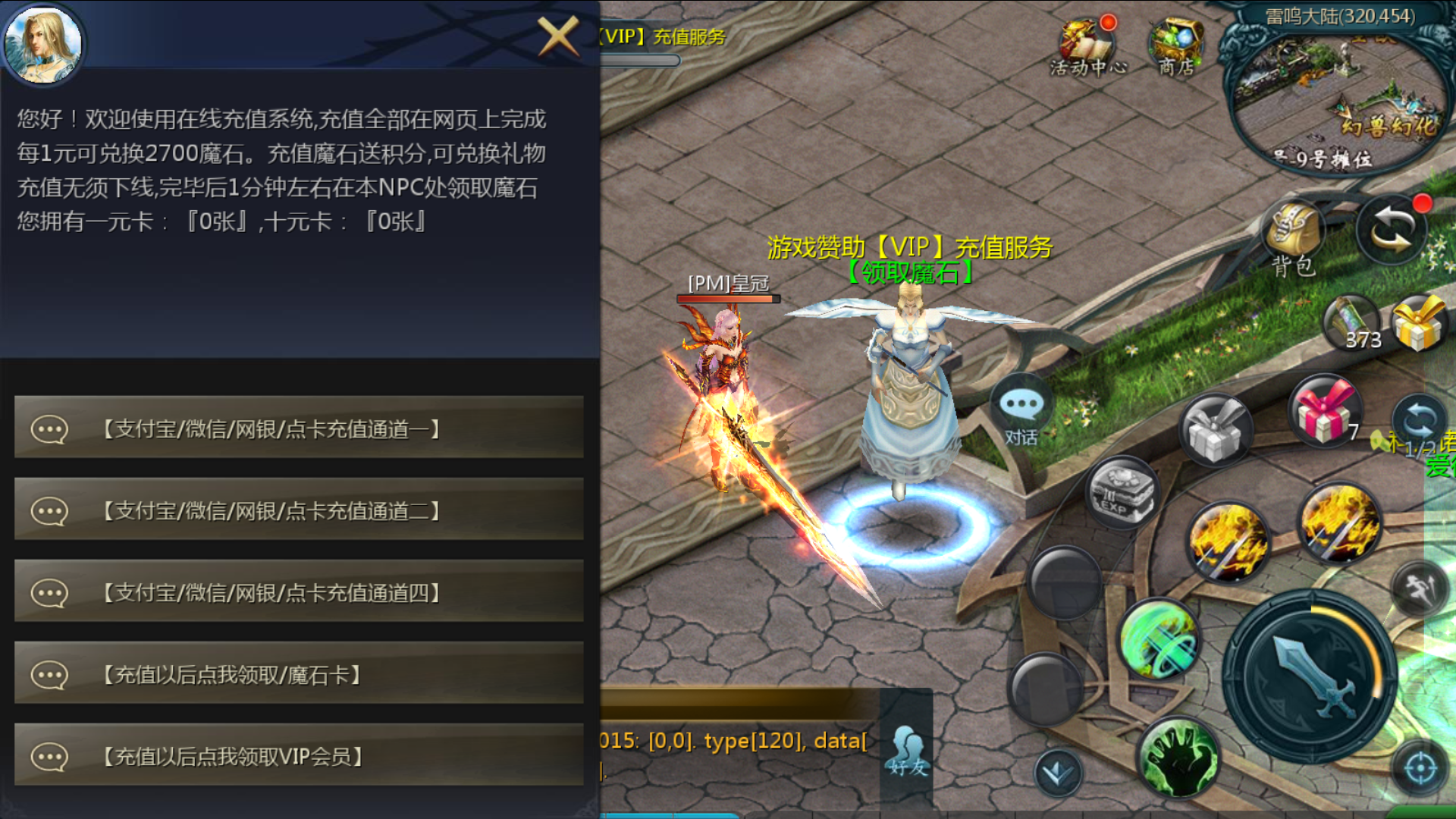The height and width of the screenshot is (819, 1456).
Task: Open the Shop (商店) icon
Action: click(x=1176, y=47)
